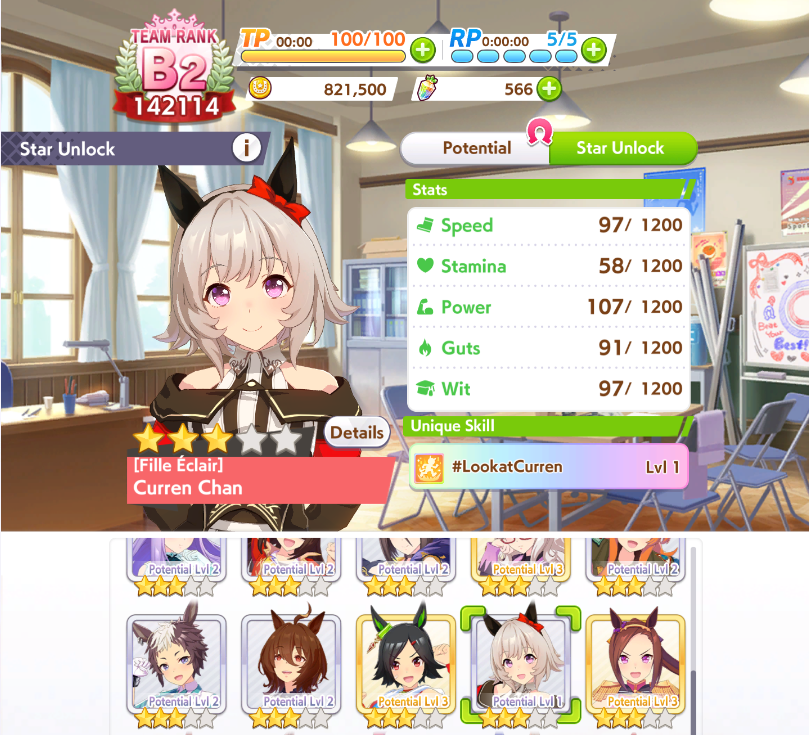Tap the green plus beside TP
This screenshot has height=735, width=809.
coord(422,49)
